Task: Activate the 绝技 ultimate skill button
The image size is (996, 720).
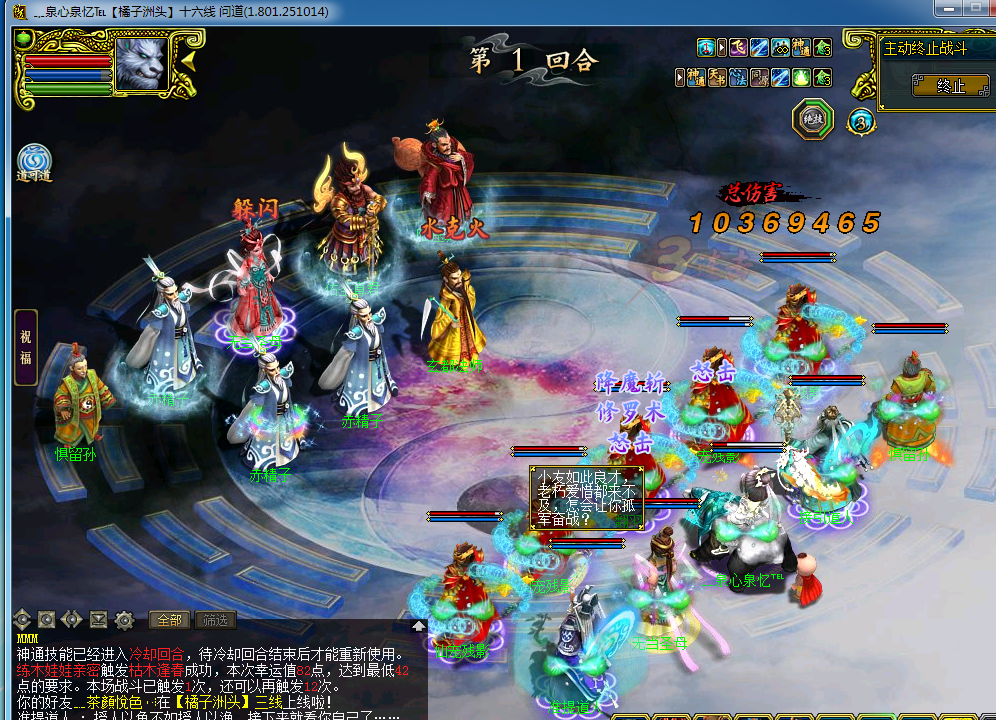Action: [812, 119]
